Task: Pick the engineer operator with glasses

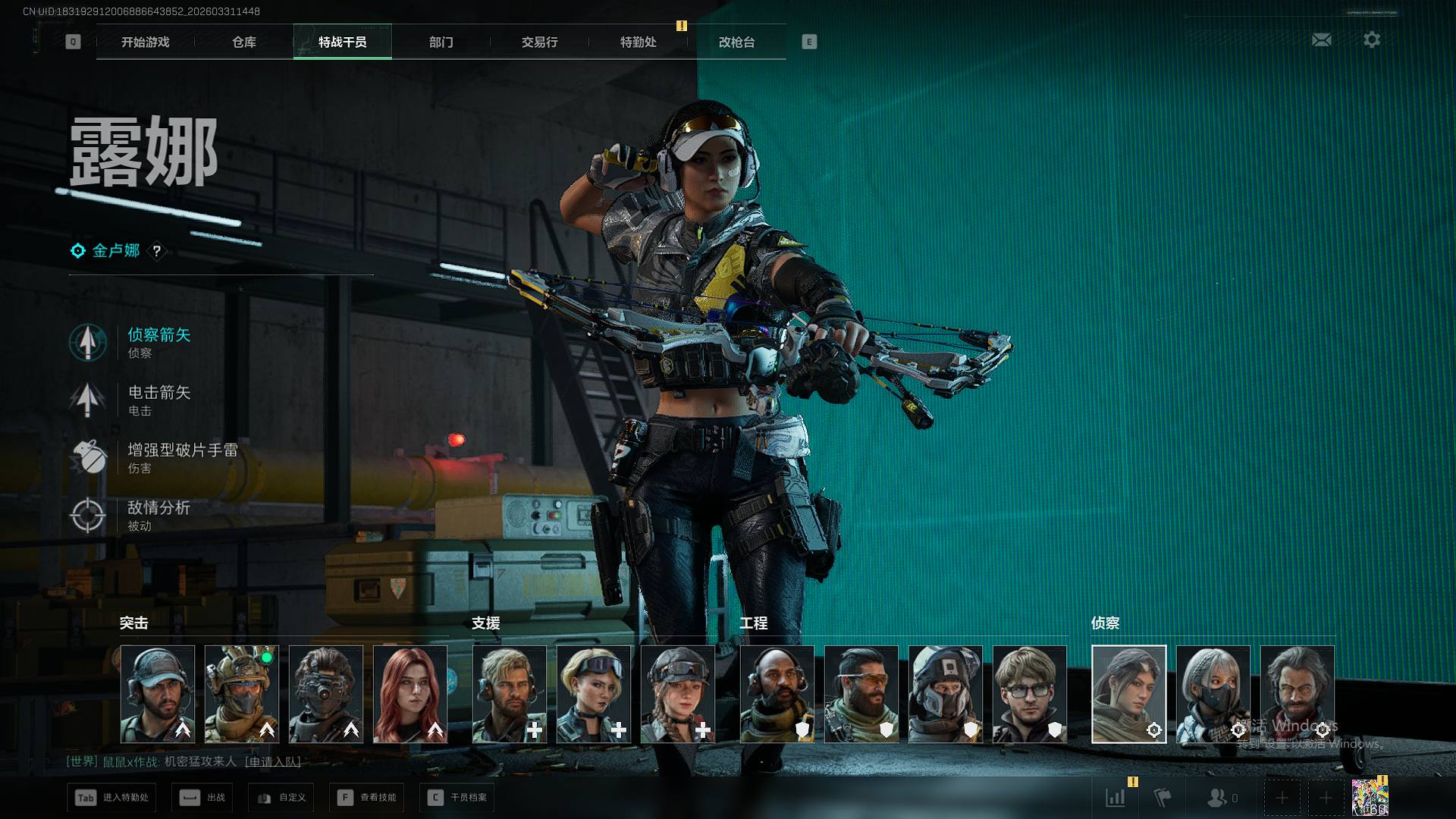Action: click(1029, 694)
